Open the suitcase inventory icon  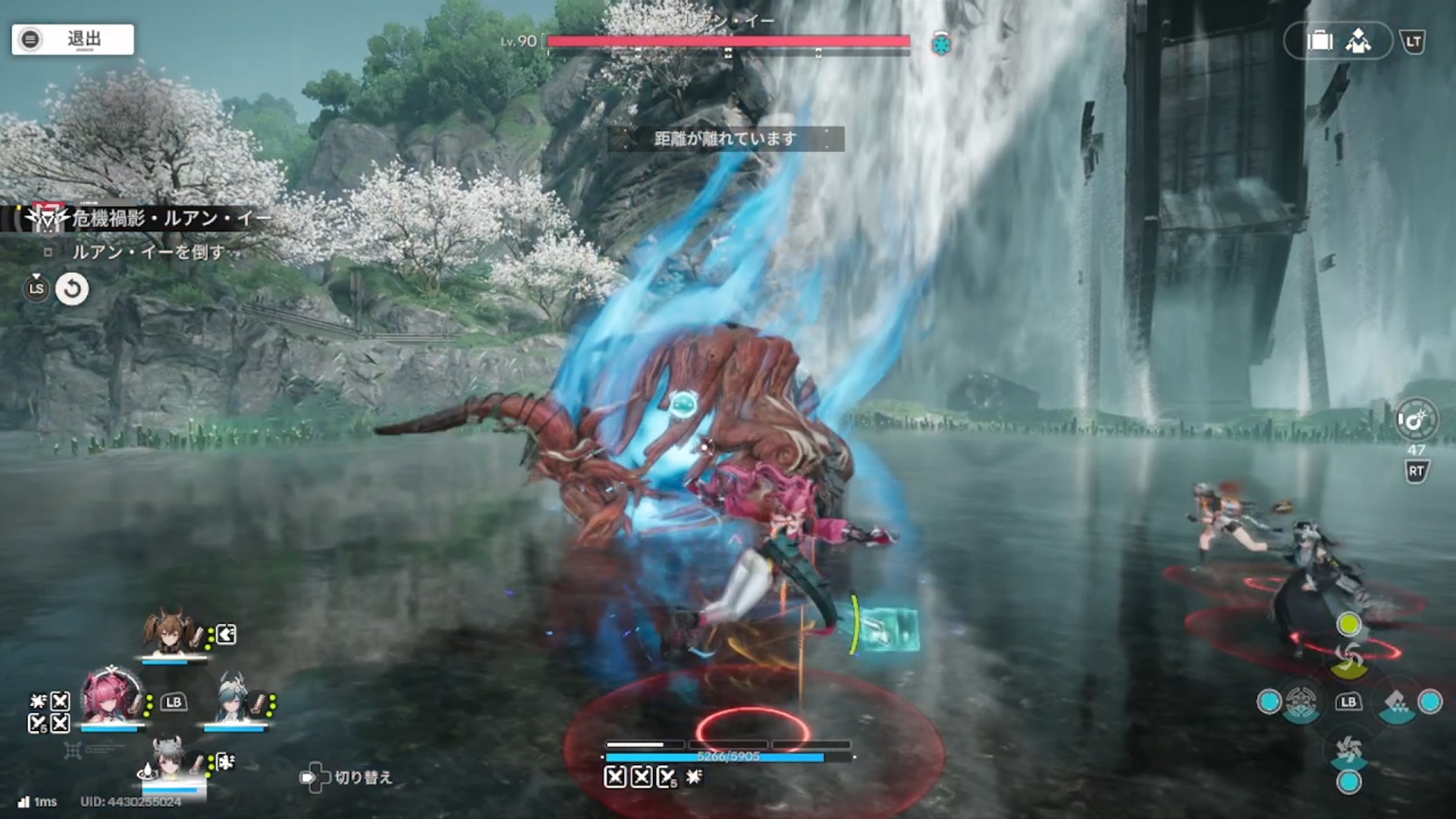[x=1319, y=41]
